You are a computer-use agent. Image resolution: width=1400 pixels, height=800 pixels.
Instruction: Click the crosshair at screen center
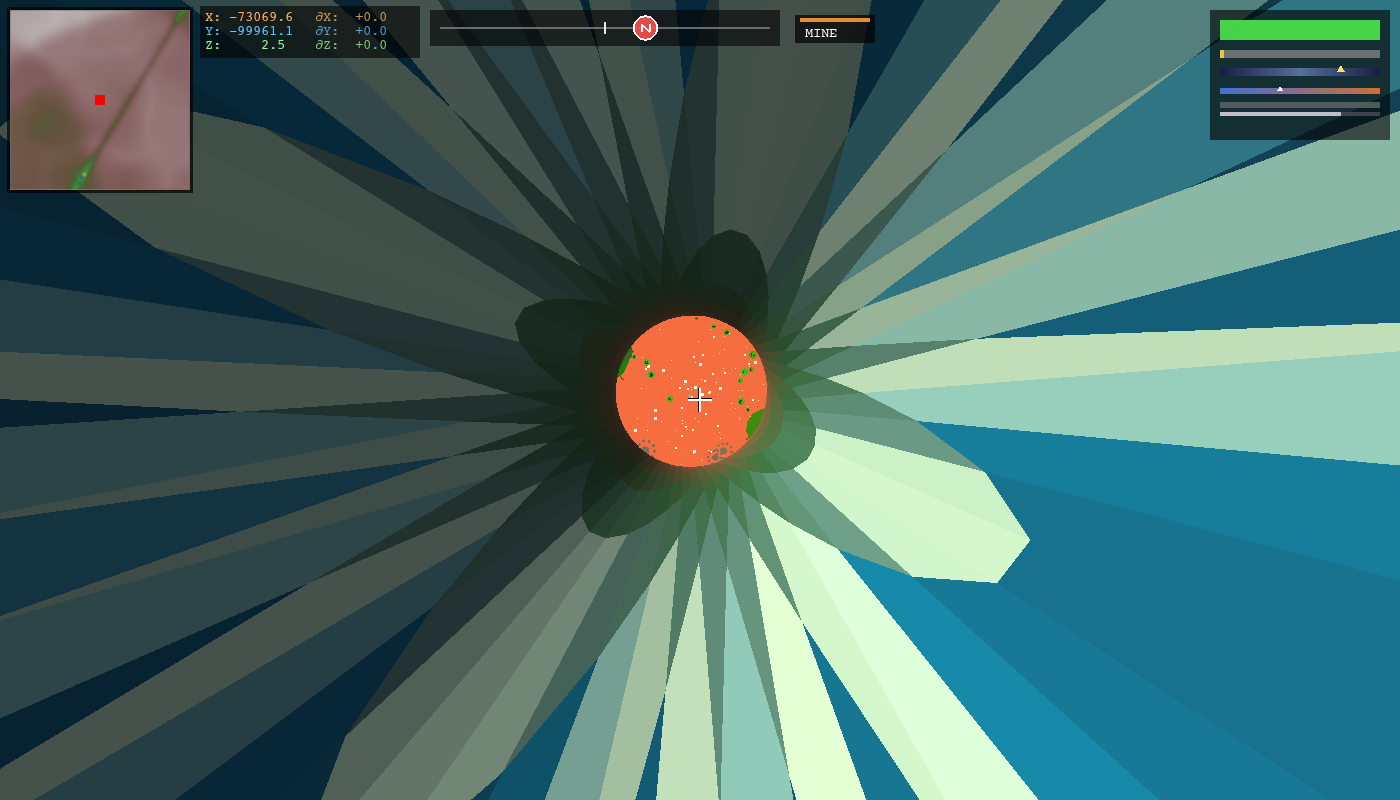click(700, 399)
